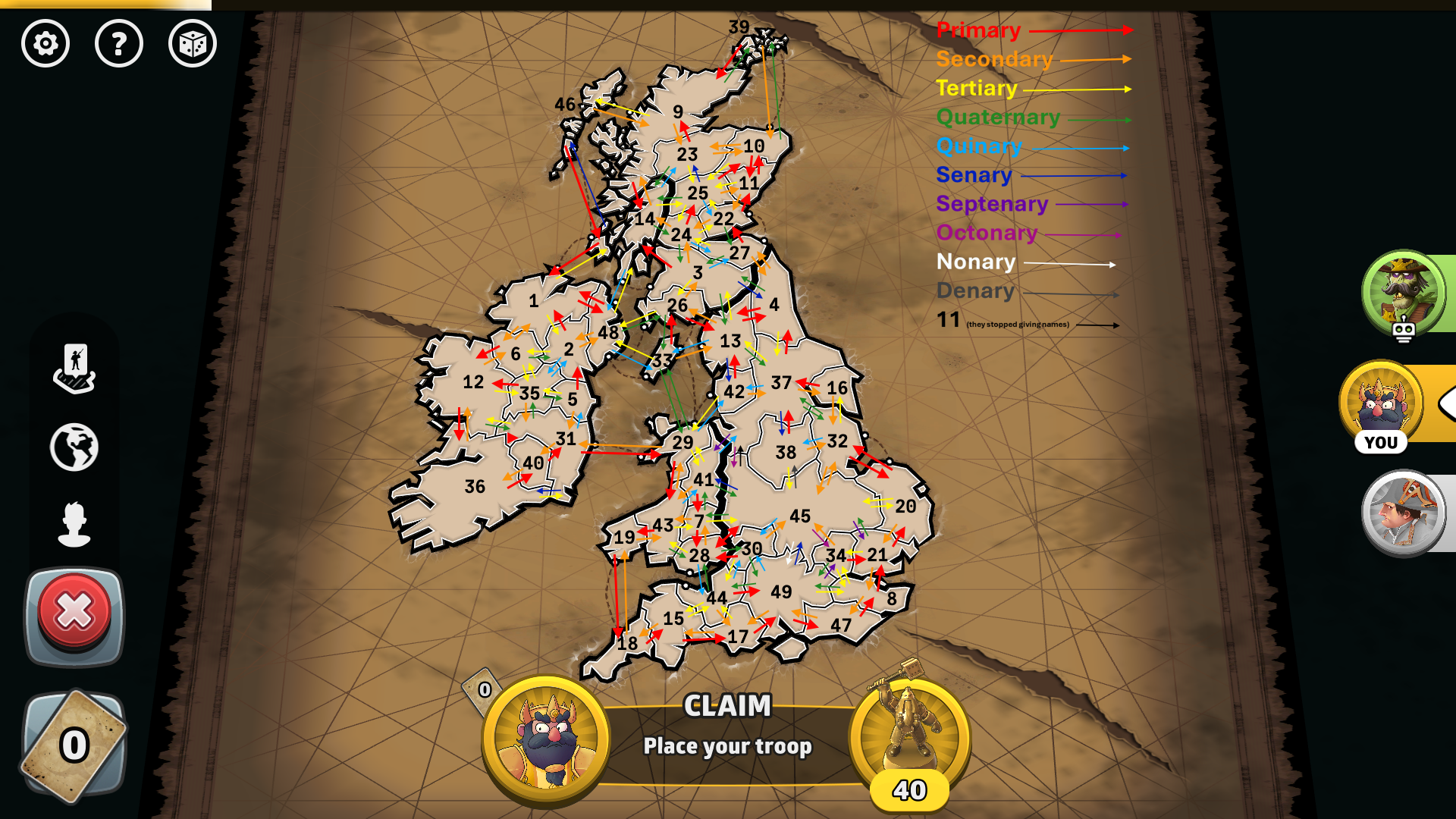1456x819 pixels.
Task: Select the green bot player avatar
Action: pos(1403,293)
